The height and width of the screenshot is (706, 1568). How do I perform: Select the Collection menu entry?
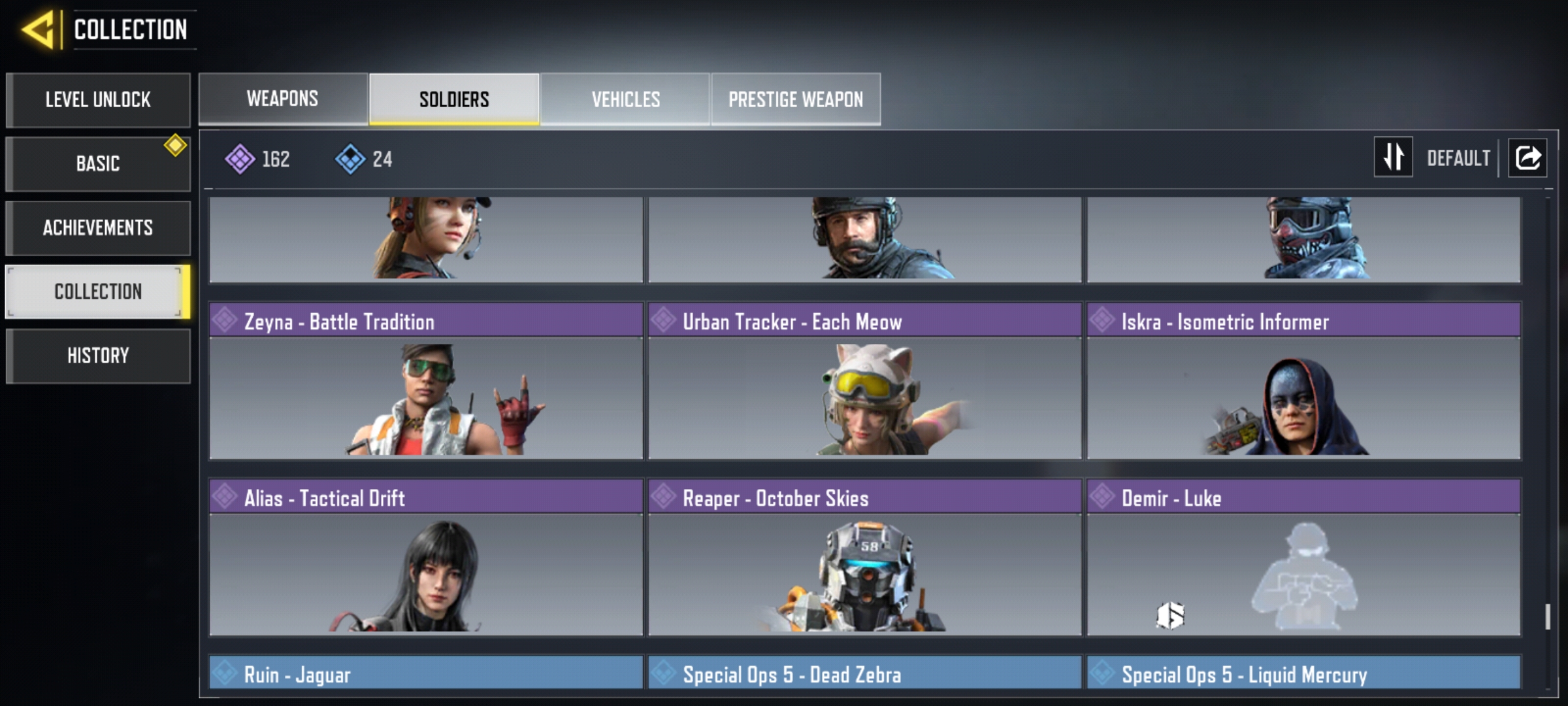98,292
